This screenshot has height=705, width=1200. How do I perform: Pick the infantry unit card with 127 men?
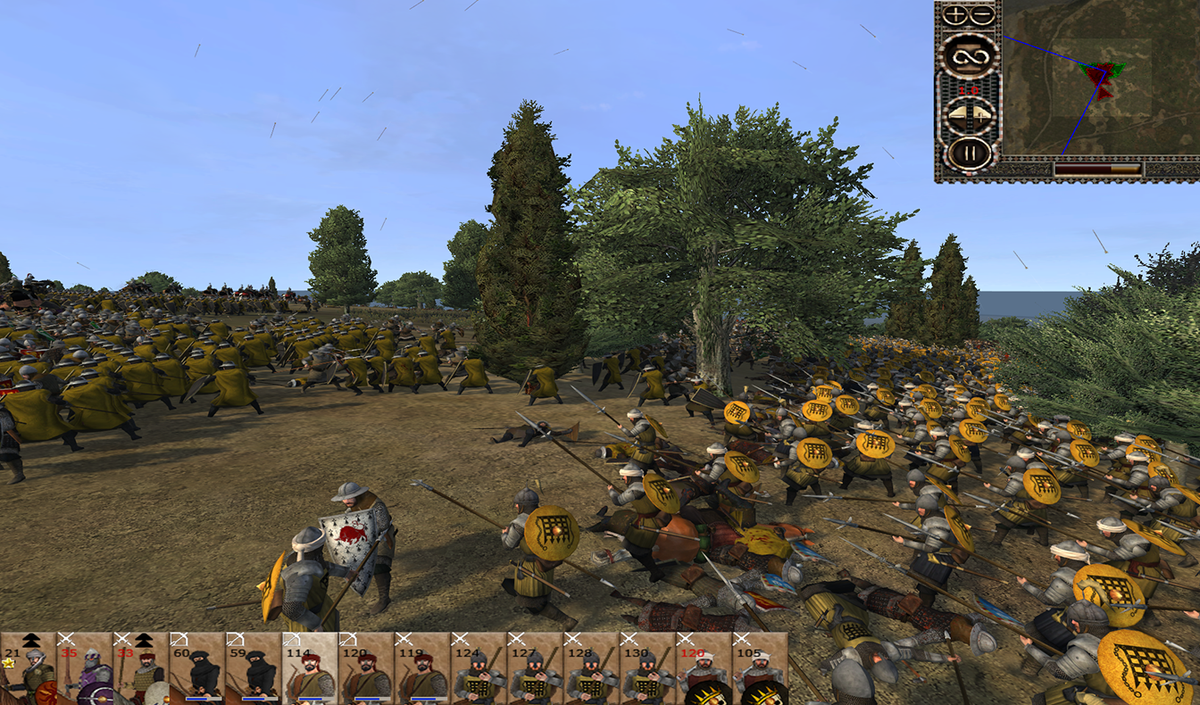click(534, 668)
